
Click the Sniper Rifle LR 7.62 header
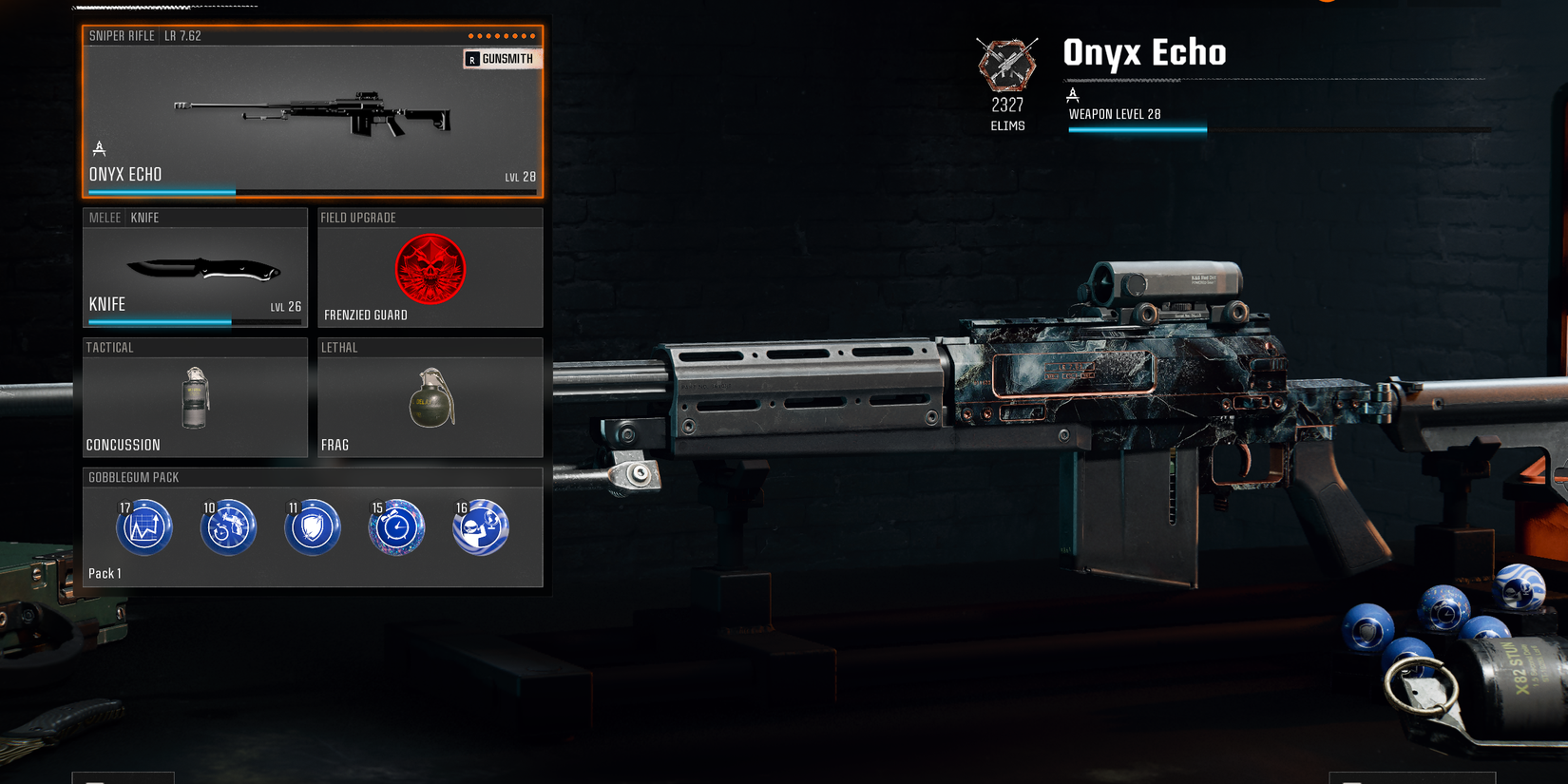tap(152, 35)
